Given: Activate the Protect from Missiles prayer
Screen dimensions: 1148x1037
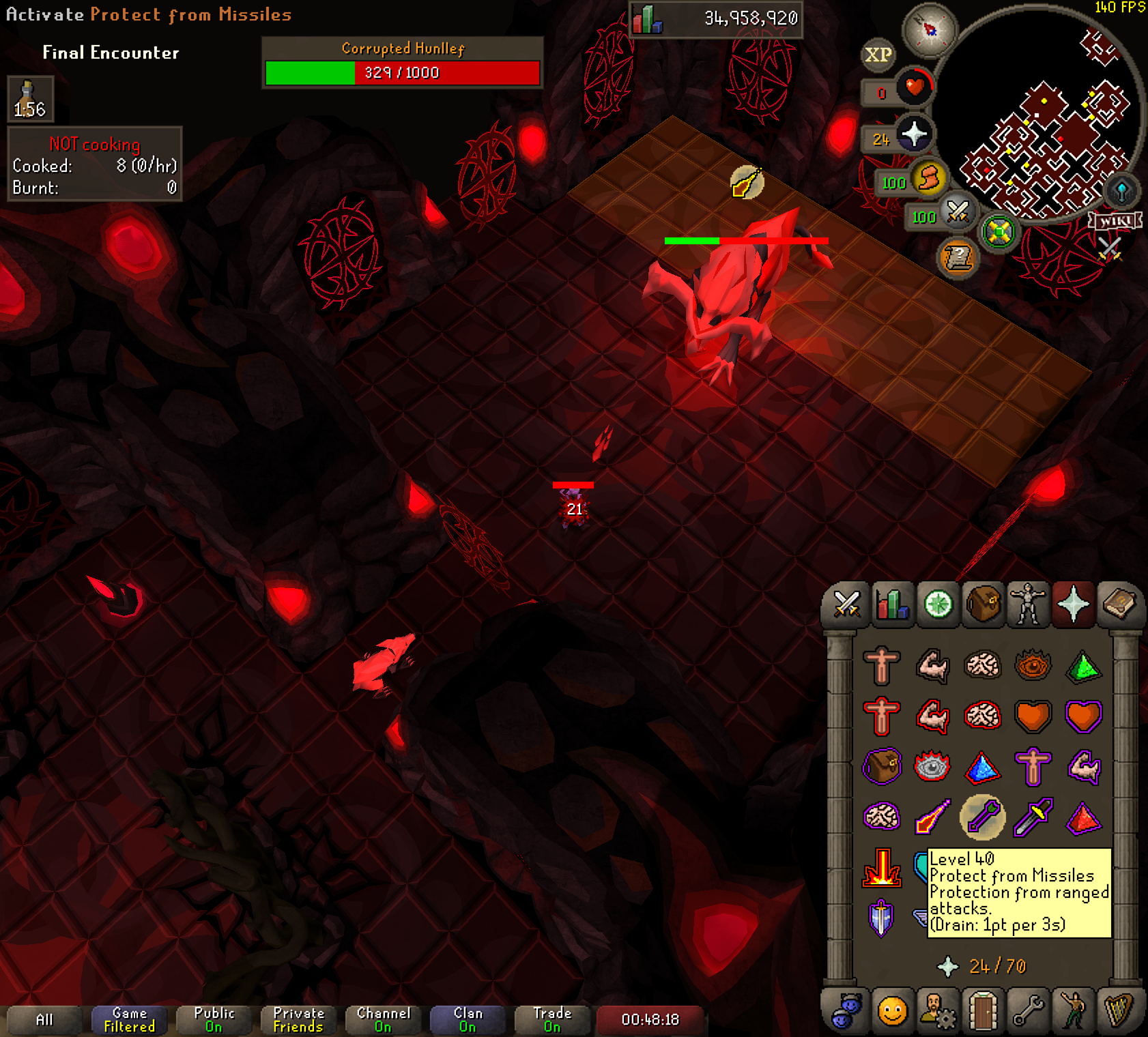Looking at the screenshot, I should [x=982, y=817].
